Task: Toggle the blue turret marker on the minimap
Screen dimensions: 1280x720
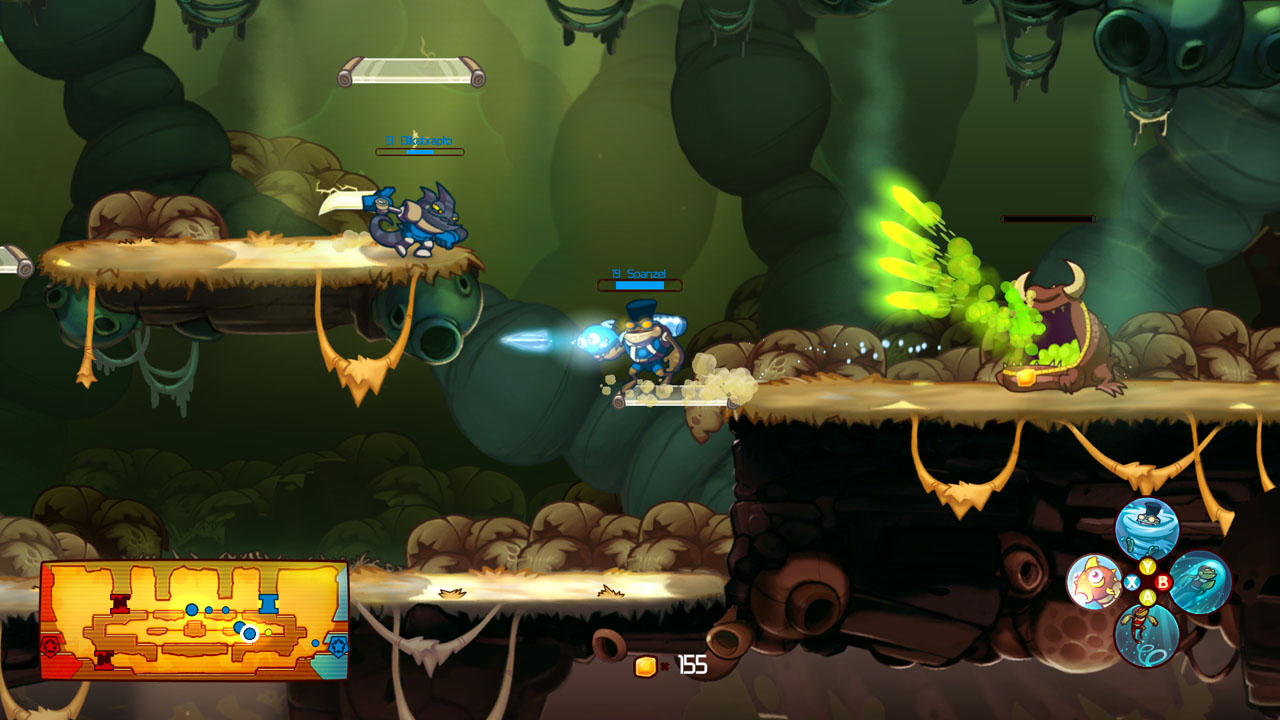Action: [268, 602]
